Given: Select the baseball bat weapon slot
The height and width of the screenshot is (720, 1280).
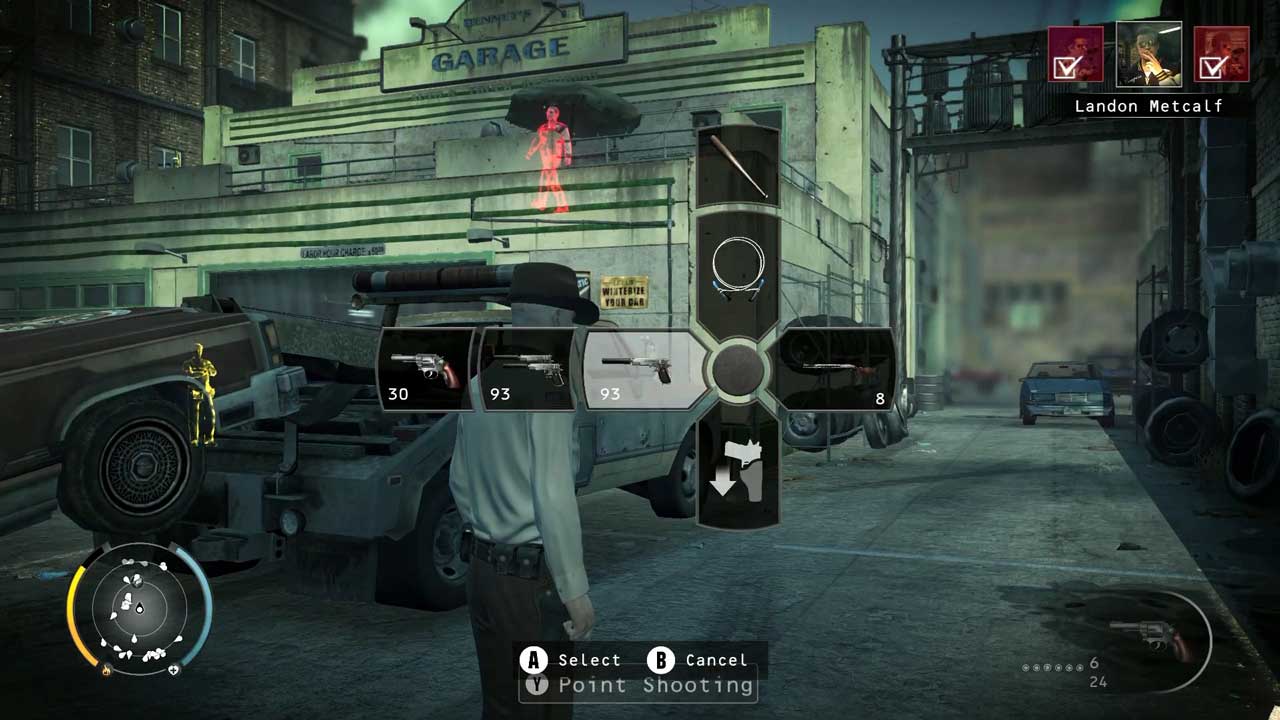Looking at the screenshot, I should coord(737,166).
